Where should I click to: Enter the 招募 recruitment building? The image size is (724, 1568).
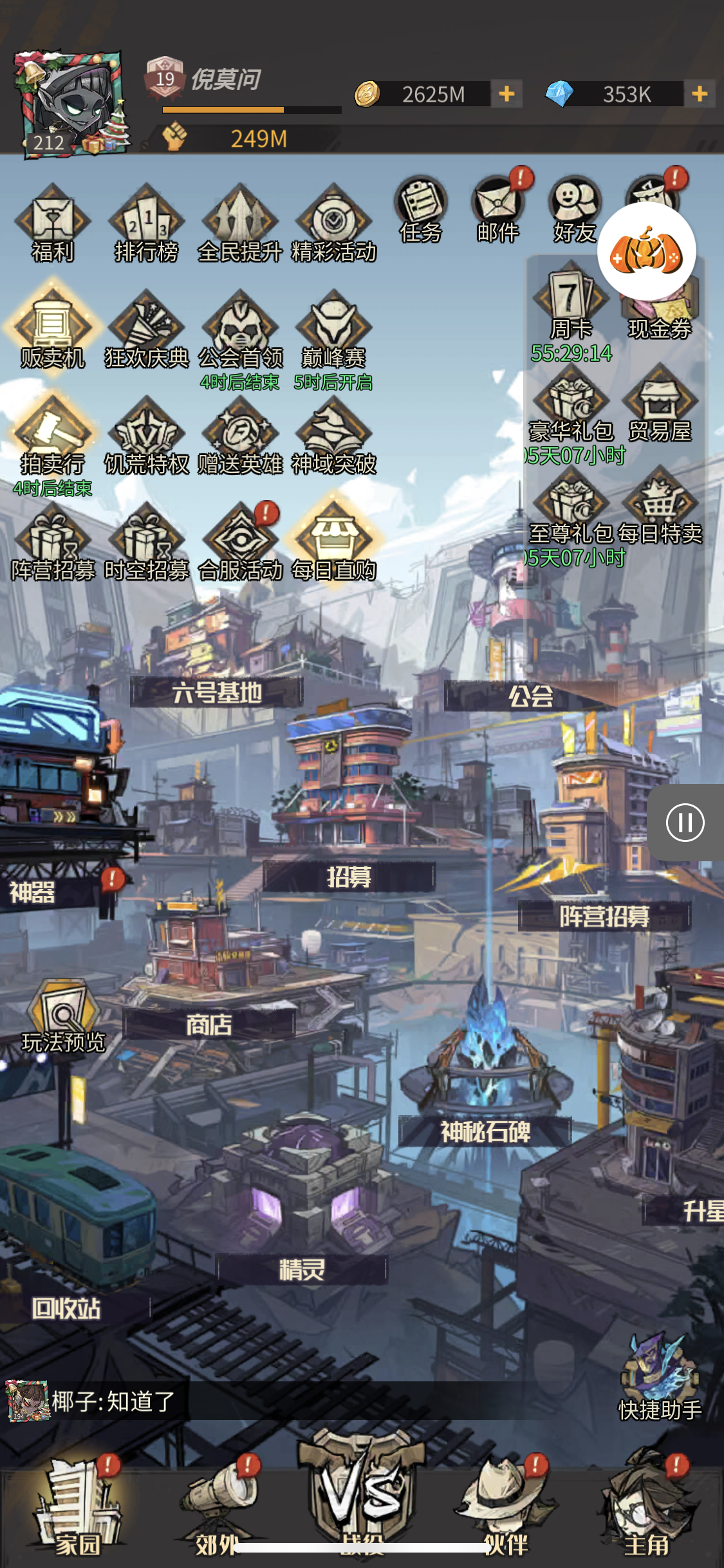coord(349,876)
